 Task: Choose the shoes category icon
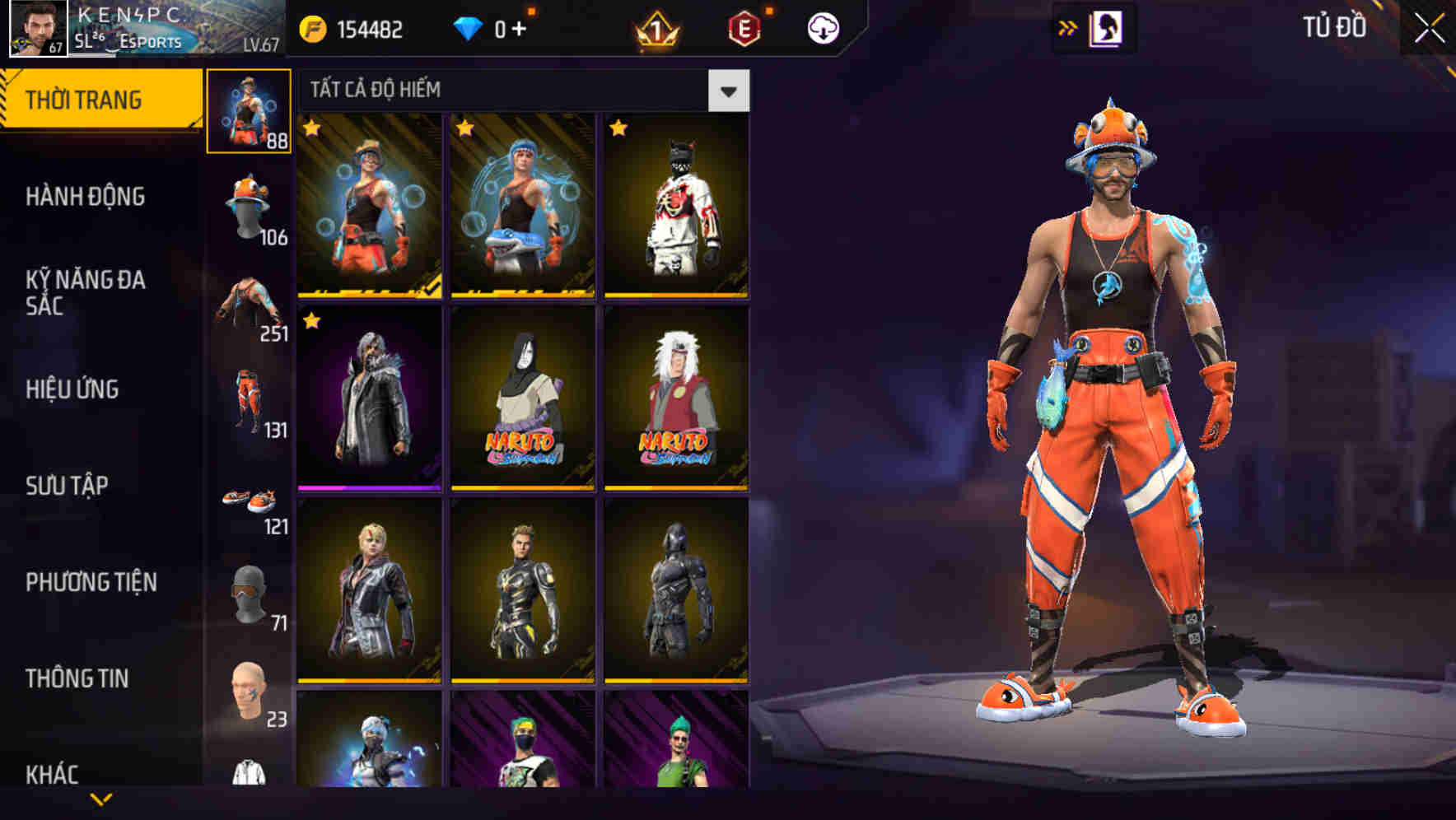click(x=250, y=498)
